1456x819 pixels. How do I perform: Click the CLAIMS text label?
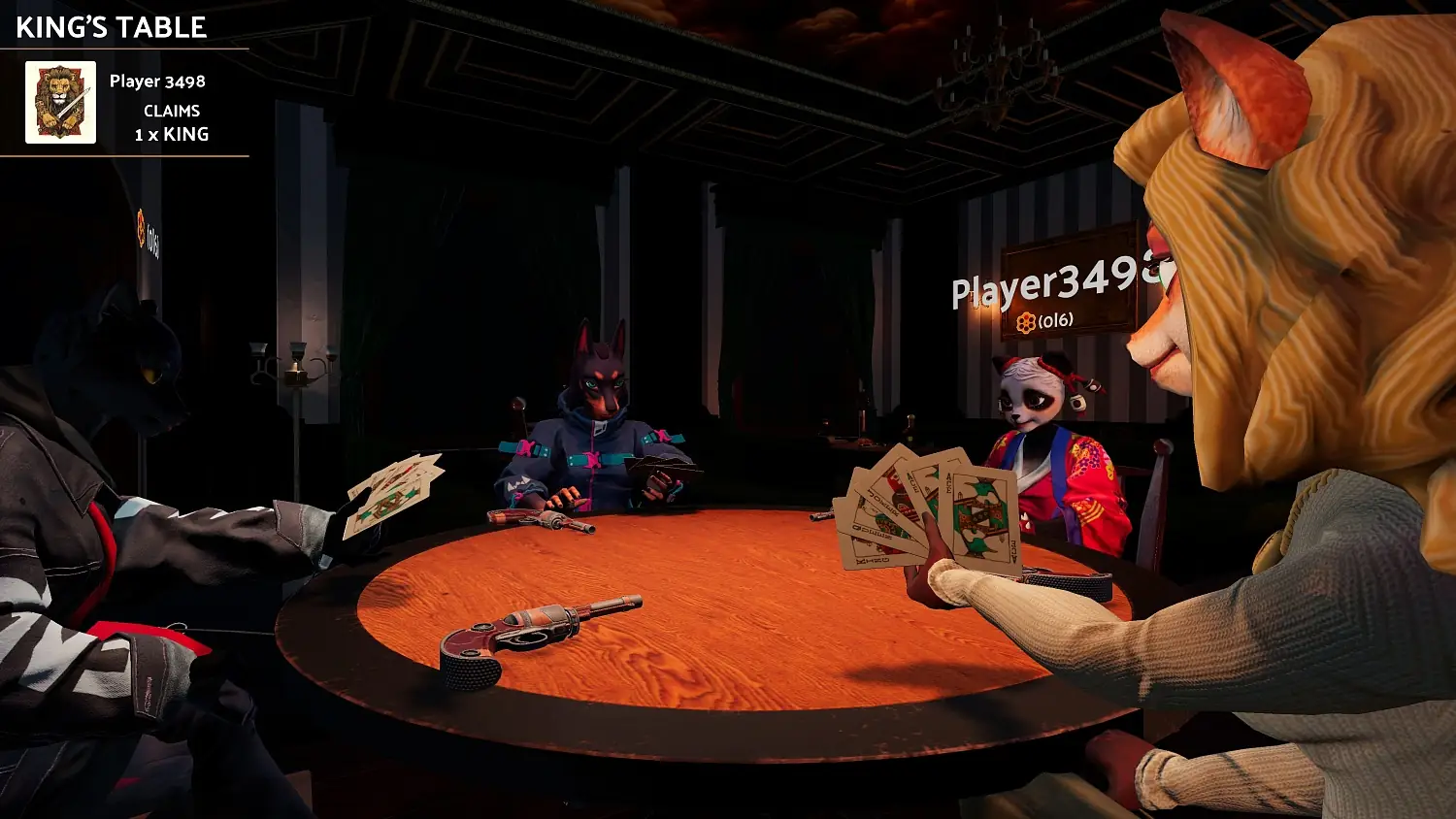tap(170, 111)
